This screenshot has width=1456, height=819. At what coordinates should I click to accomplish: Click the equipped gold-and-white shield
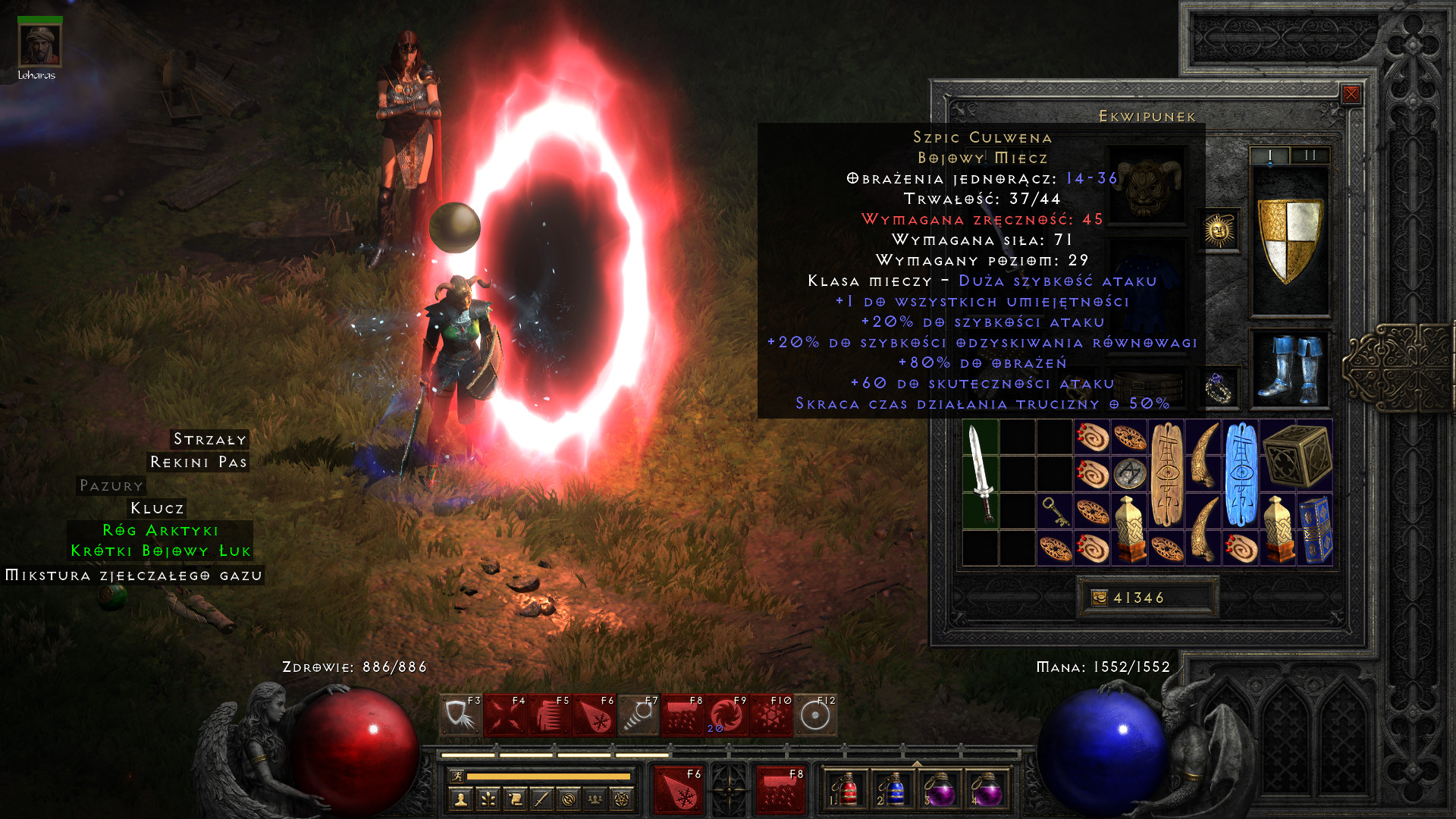[x=1290, y=241]
